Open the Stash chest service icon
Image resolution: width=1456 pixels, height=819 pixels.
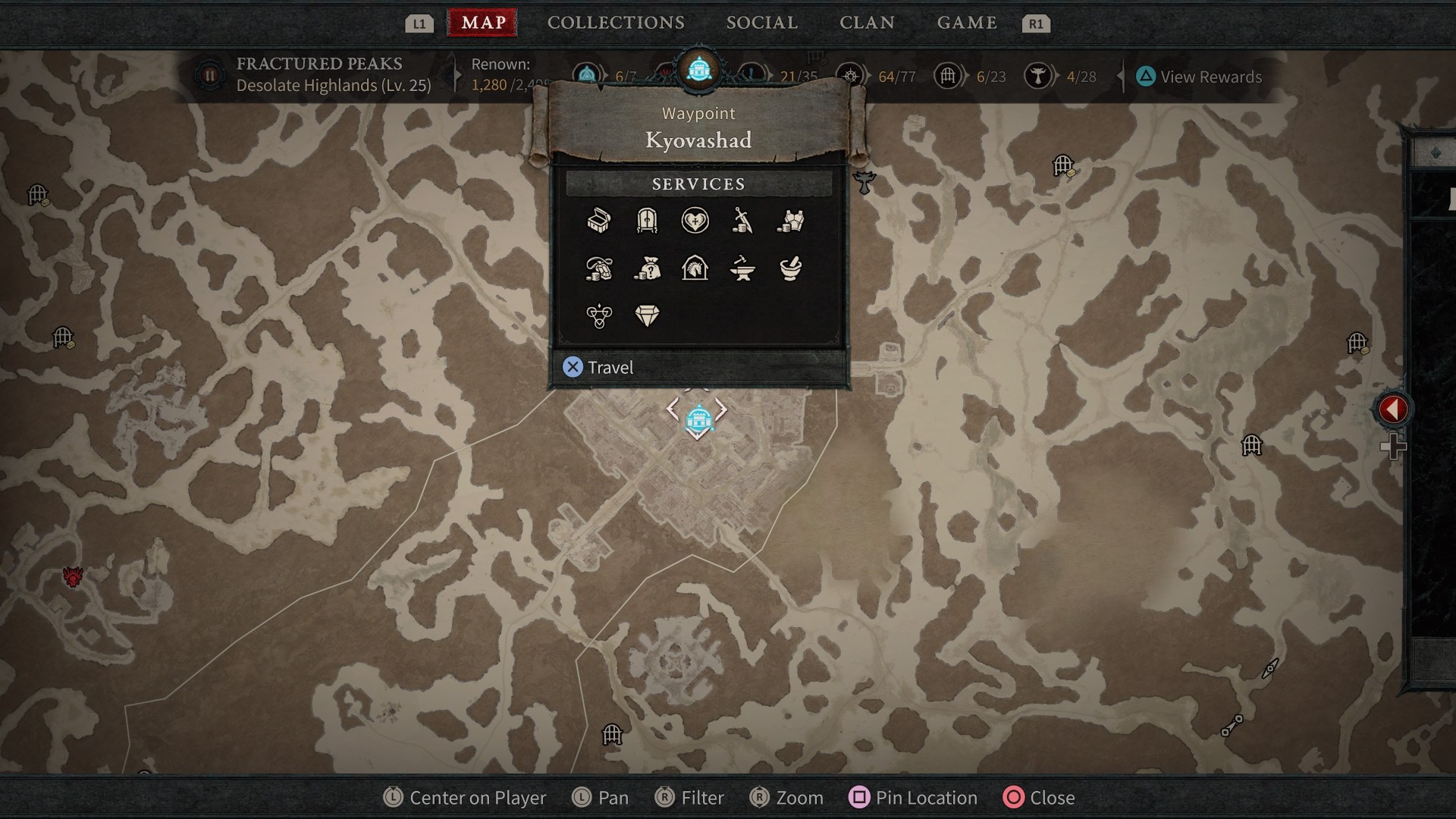599,221
